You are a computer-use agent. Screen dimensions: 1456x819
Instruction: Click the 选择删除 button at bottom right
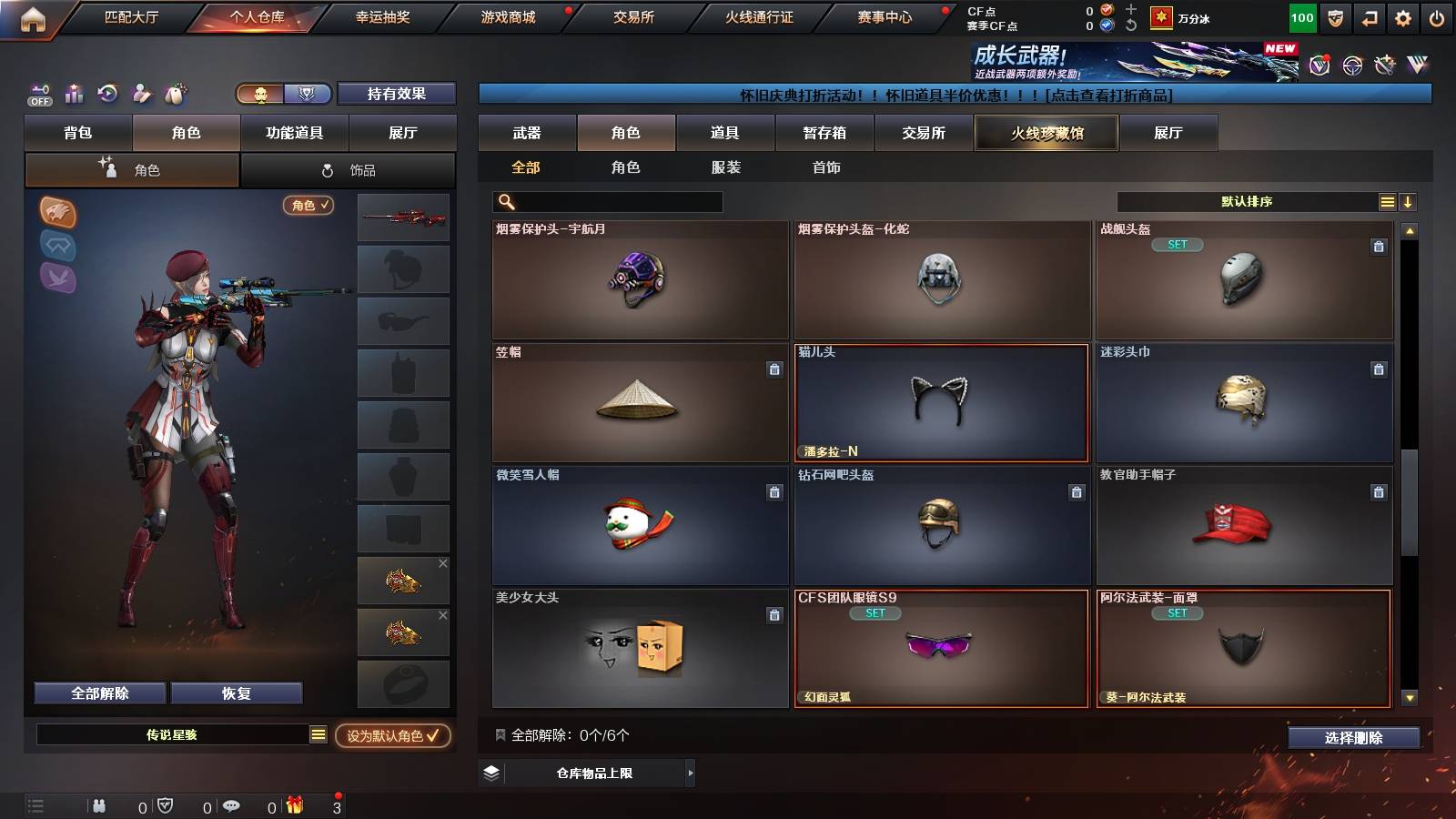point(1354,738)
